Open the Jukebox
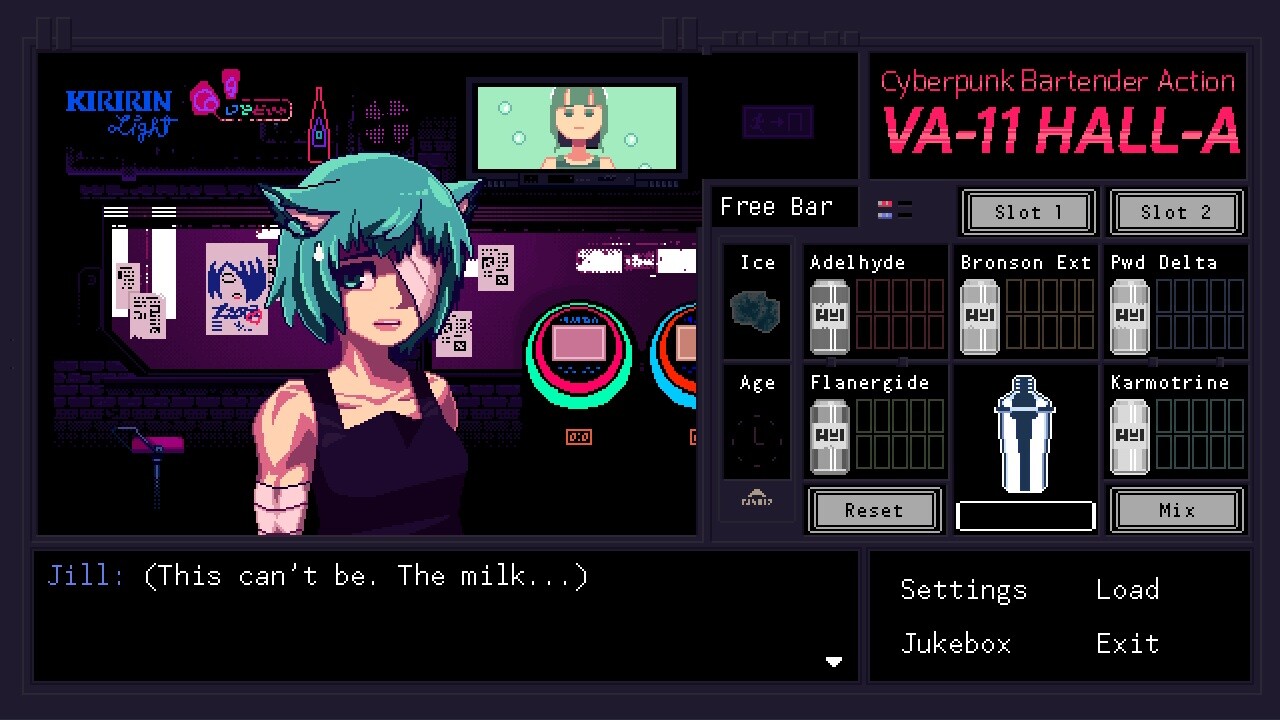The image size is (1280, 720). pos(956,644)
